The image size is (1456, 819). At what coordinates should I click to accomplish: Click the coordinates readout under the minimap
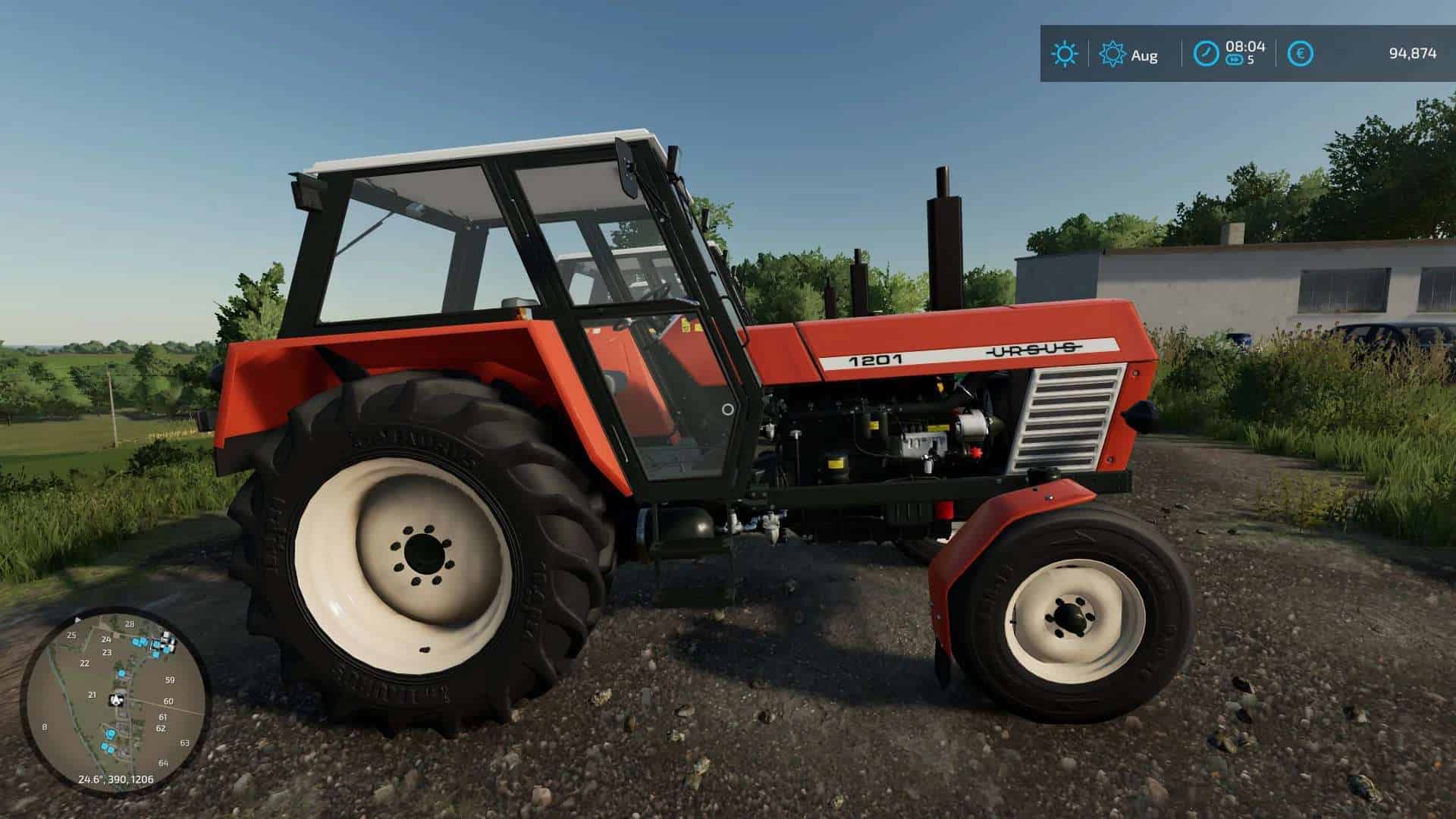116,780
